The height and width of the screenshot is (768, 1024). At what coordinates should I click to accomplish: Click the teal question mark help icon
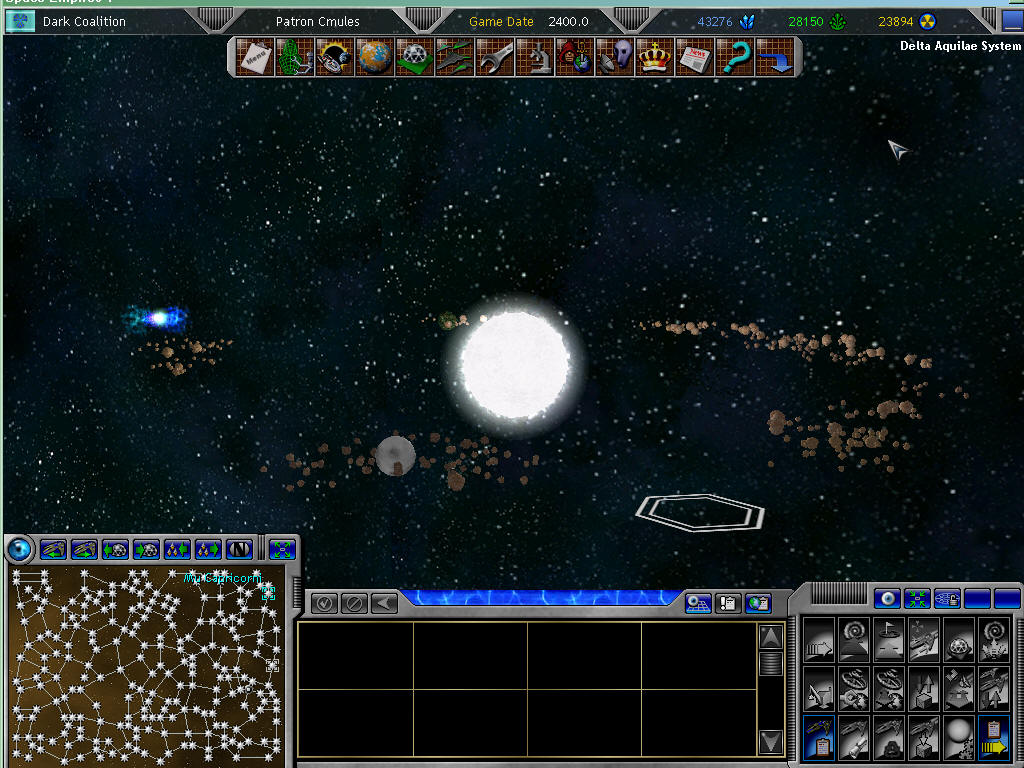[x=734, y=57]
